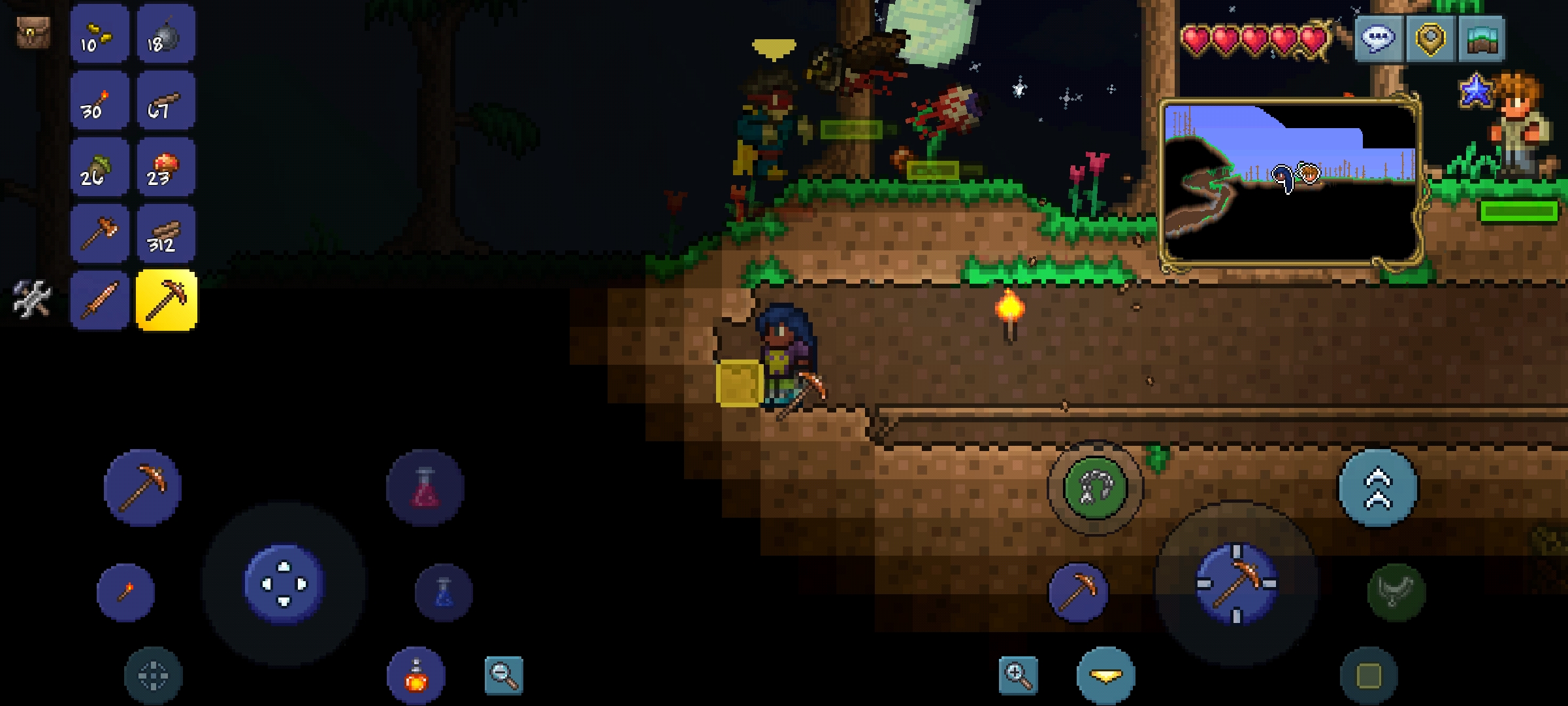Screen dimensions: 1568x706
Task: Use the blue mana potion quick button
Action: 444,592
